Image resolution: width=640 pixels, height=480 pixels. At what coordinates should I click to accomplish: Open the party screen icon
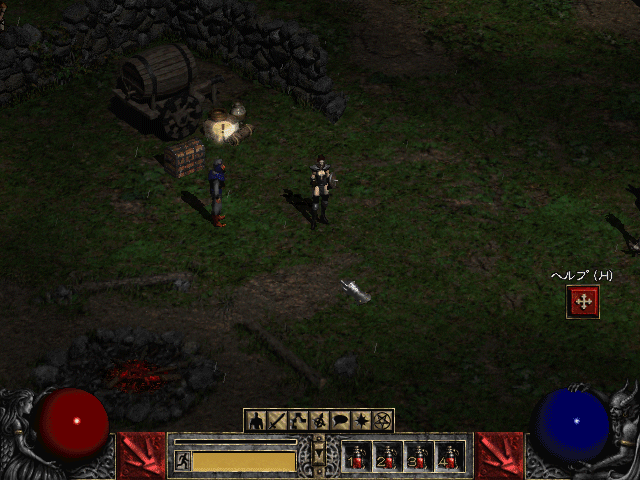point(319,421)
